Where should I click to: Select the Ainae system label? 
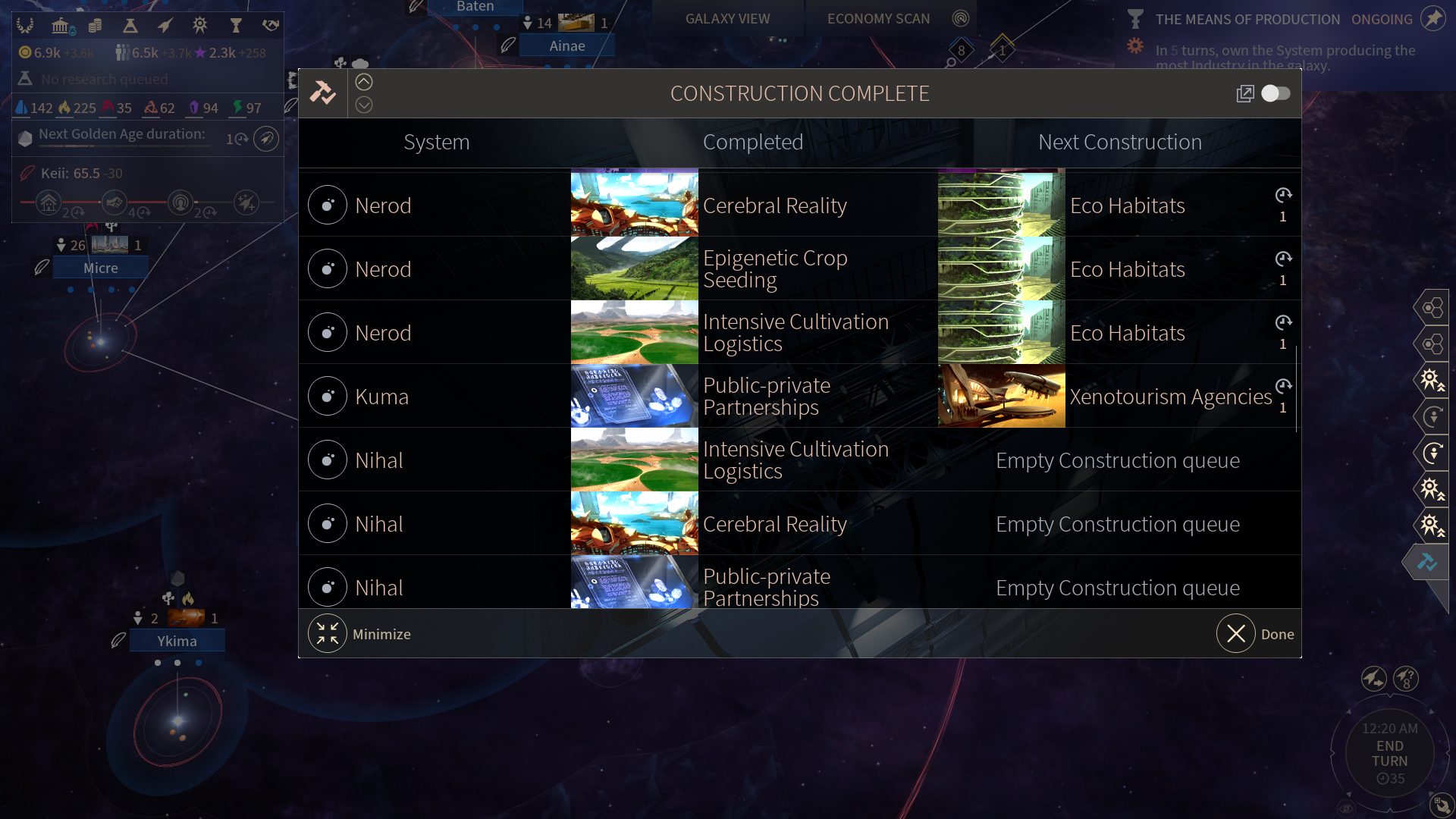coord(567,46)
